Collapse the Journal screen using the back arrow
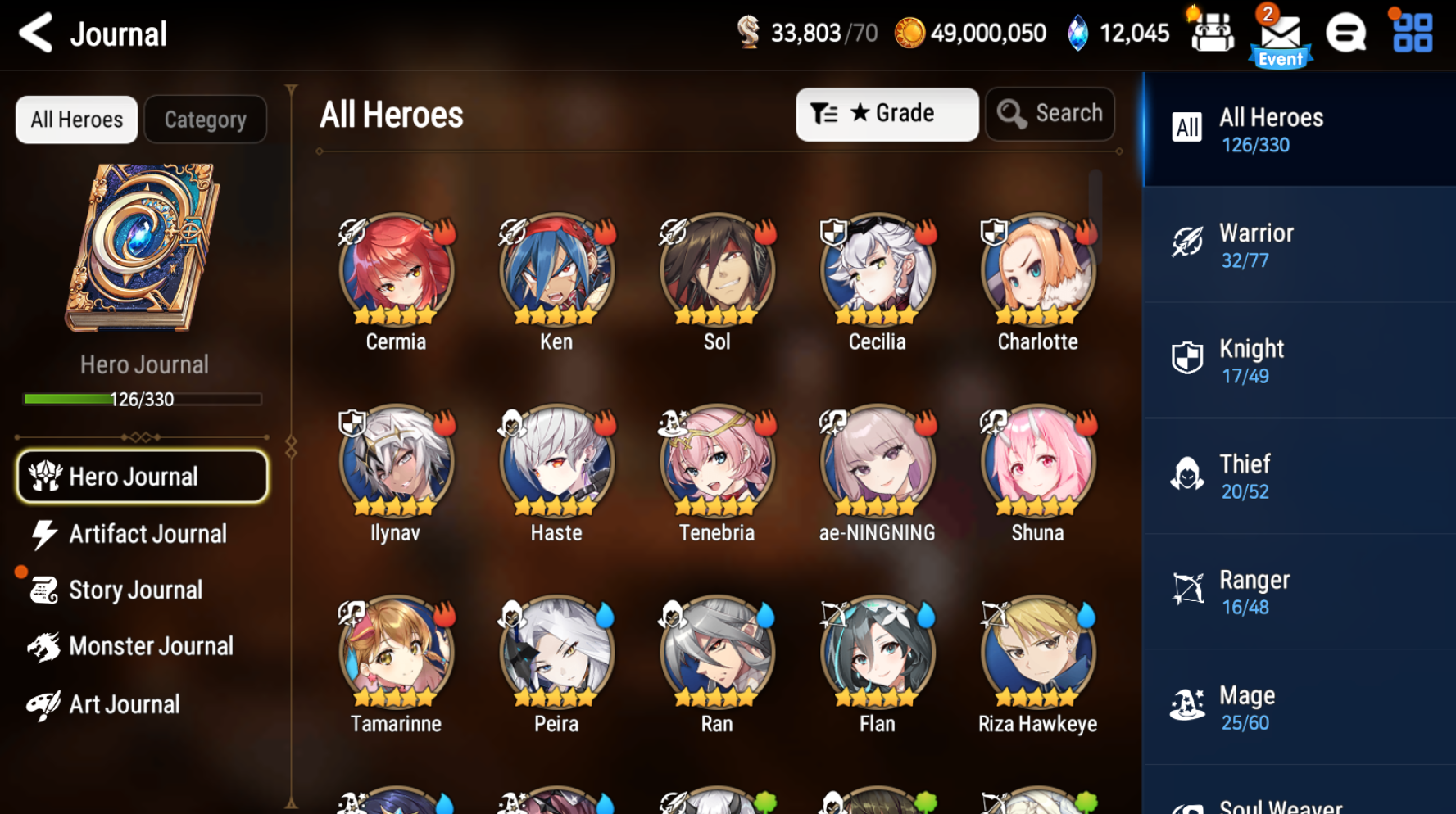Image resolution: width=1456 pixels, height=814 pixels. [34, 34]
